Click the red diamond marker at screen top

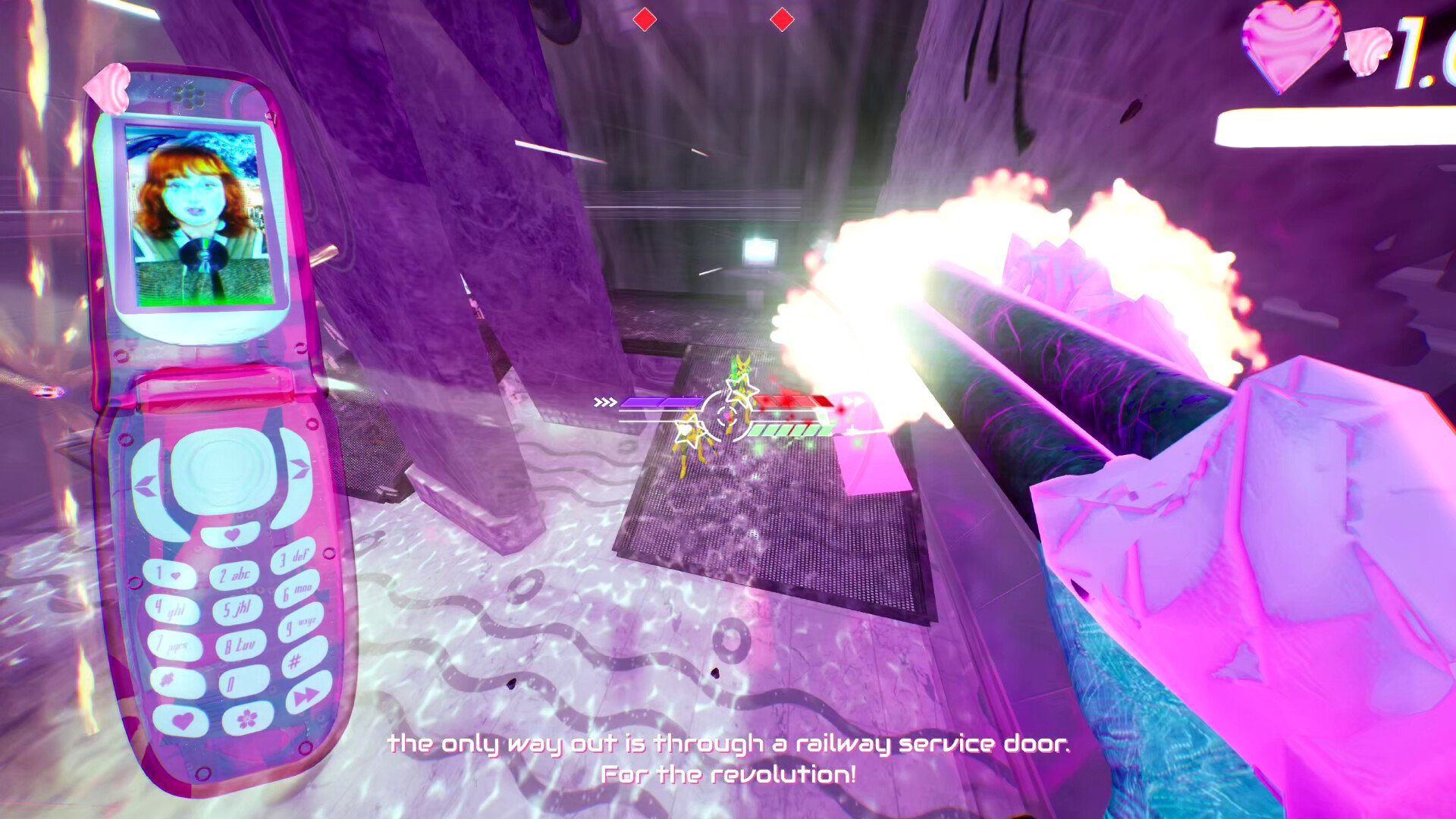[645, 19]
